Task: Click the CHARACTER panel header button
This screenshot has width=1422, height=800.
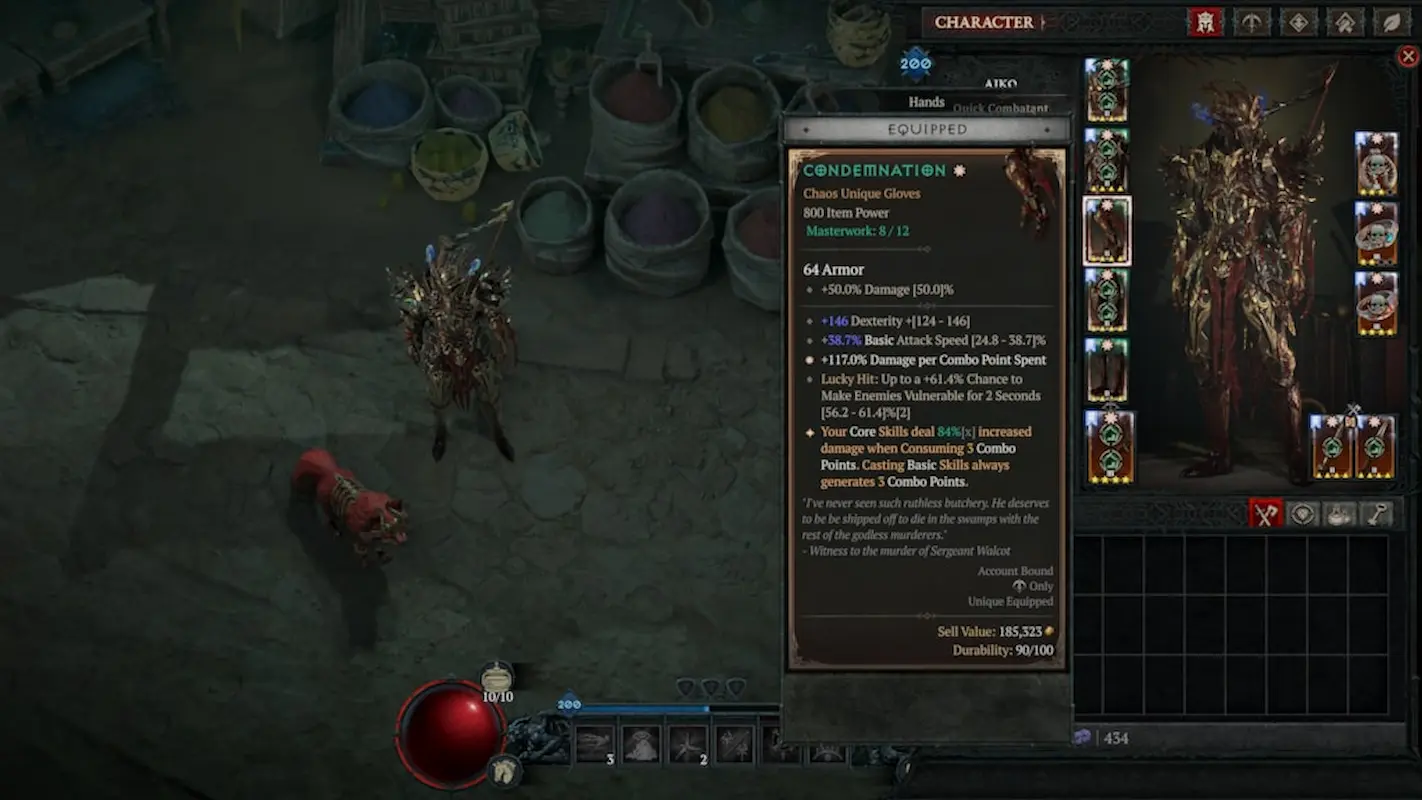Action: (x=984, y=22)
